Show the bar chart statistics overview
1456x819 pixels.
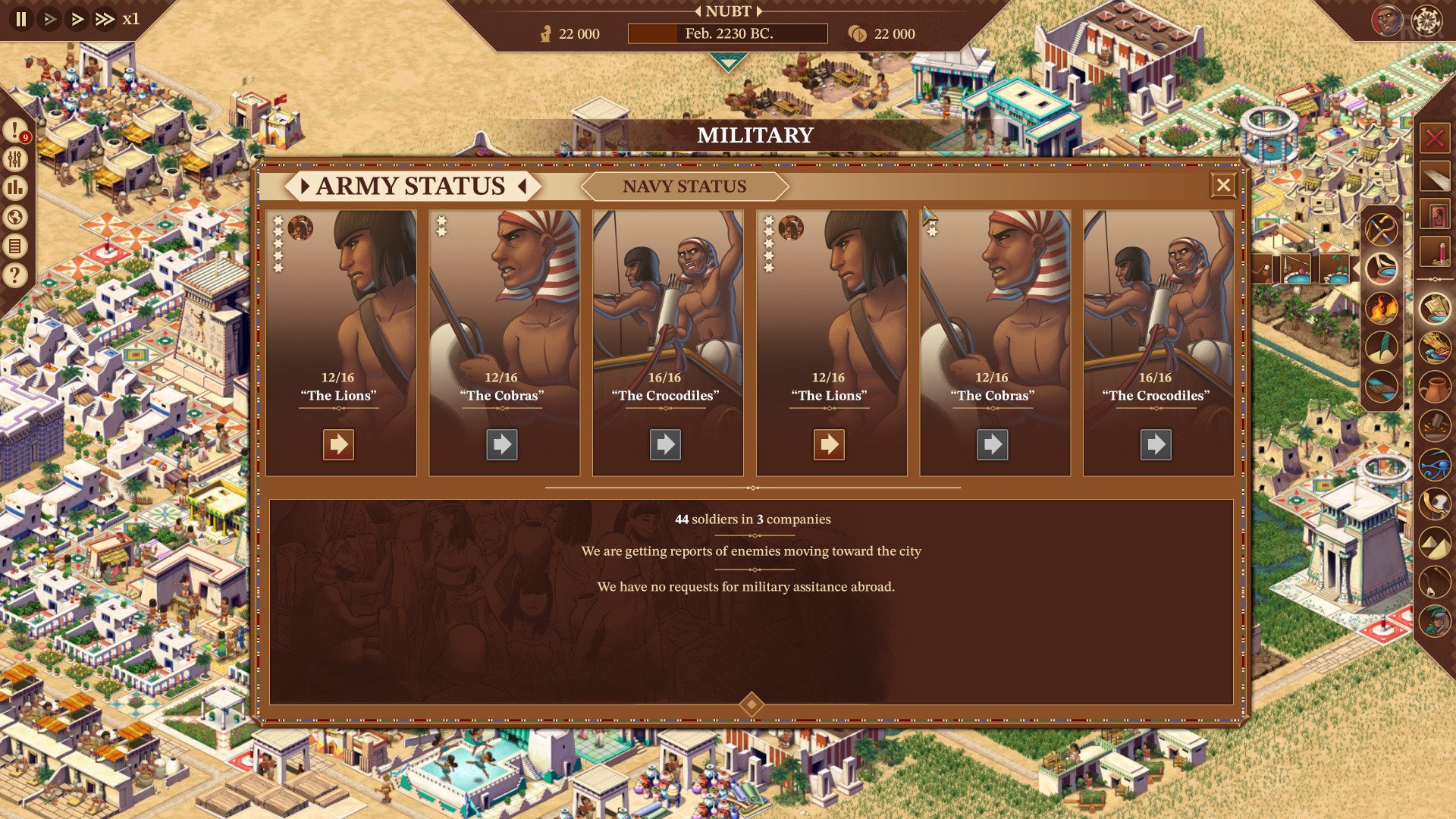pyautogui.click(x=15, y=188)
